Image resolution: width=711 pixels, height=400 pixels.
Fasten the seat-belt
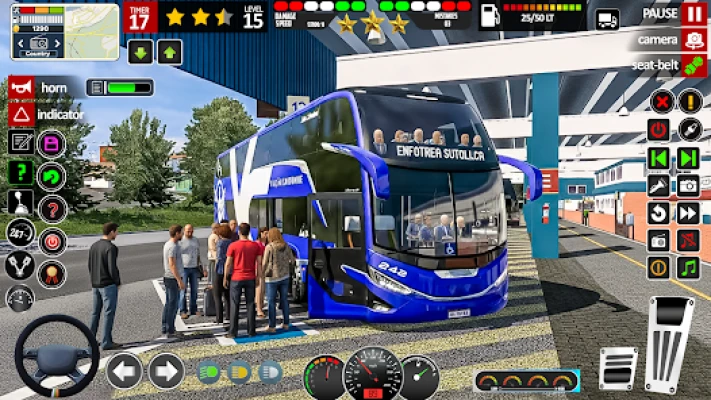(693, 66)
